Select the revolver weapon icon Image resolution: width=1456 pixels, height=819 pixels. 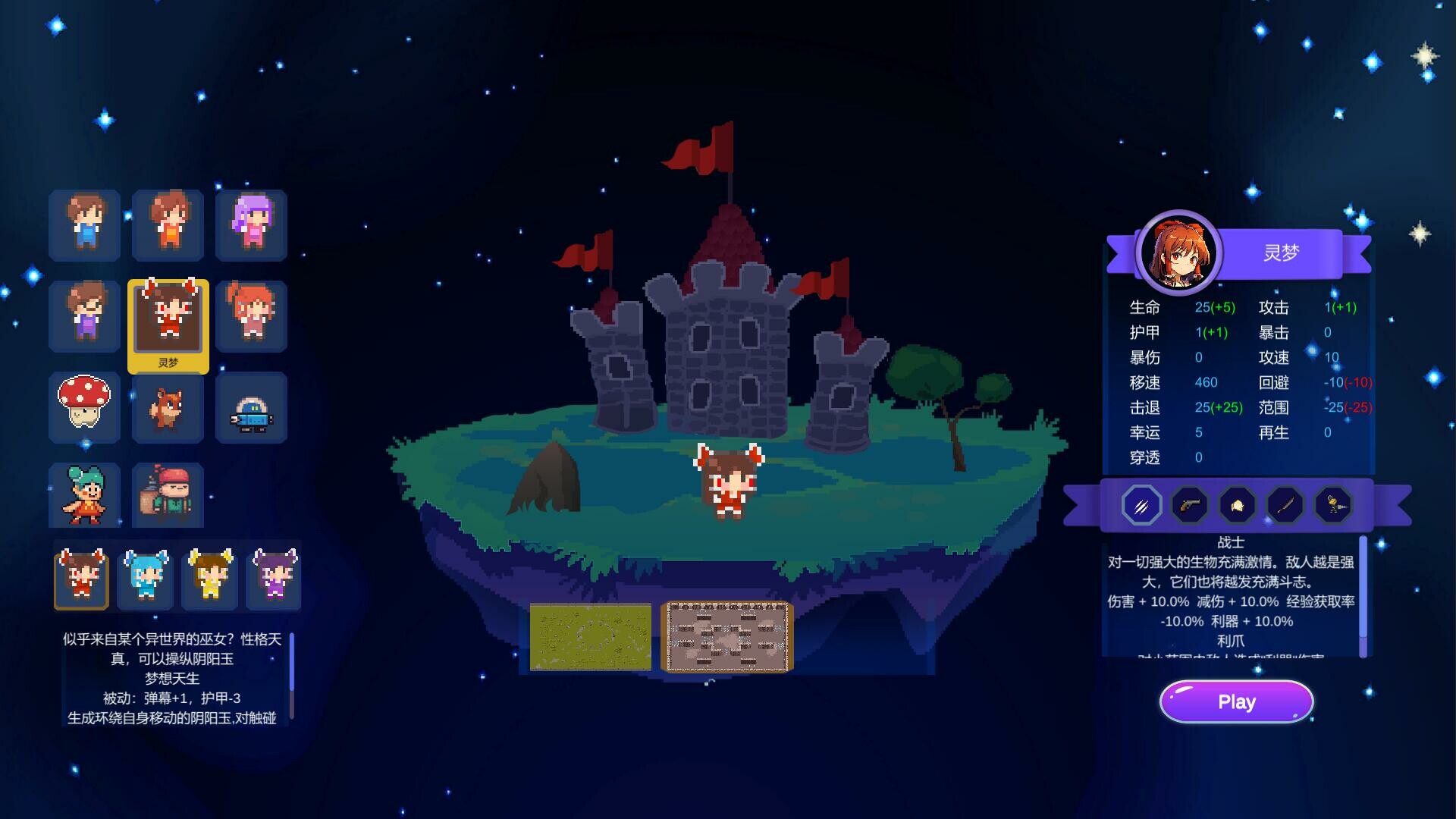pyautogui.click(x=1188, y=504)
